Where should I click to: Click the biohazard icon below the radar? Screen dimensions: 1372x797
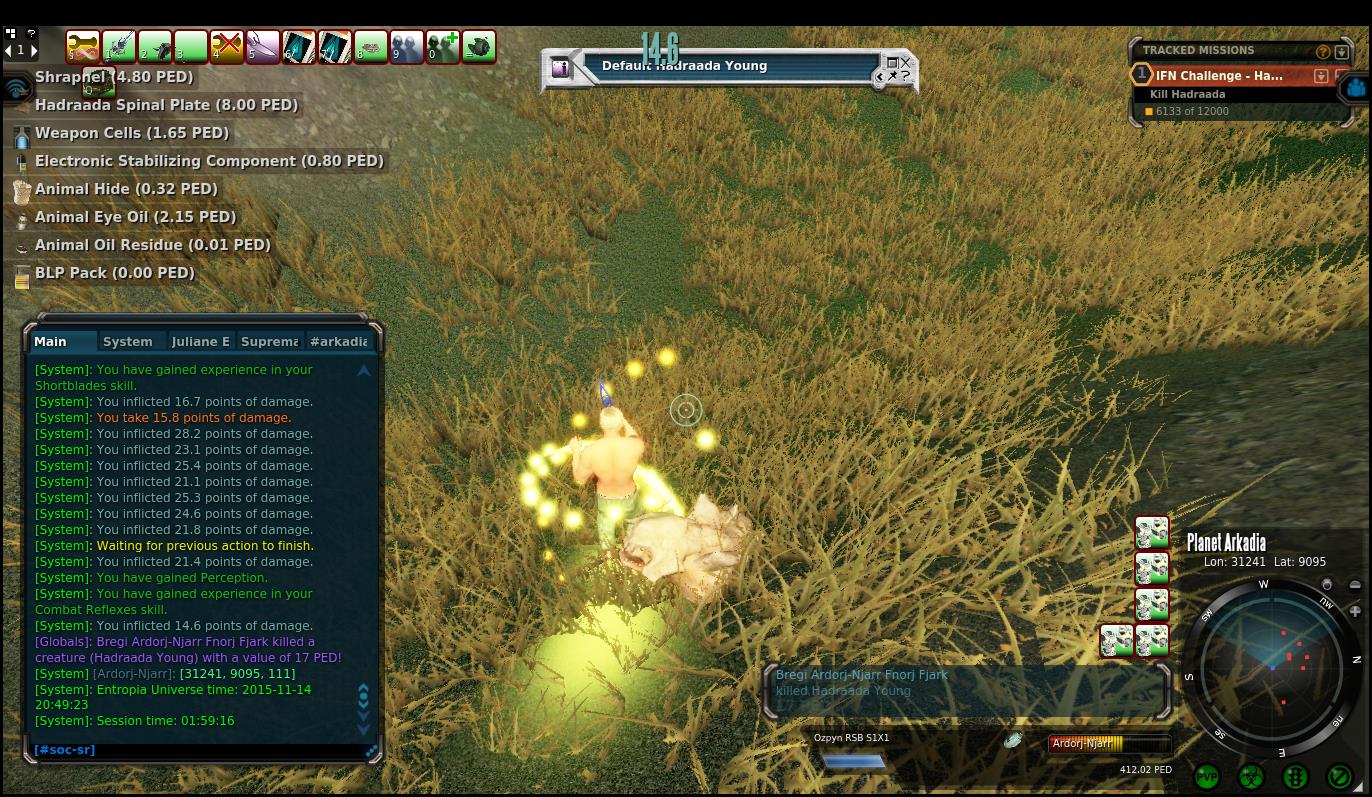(x=1251, y=776)
